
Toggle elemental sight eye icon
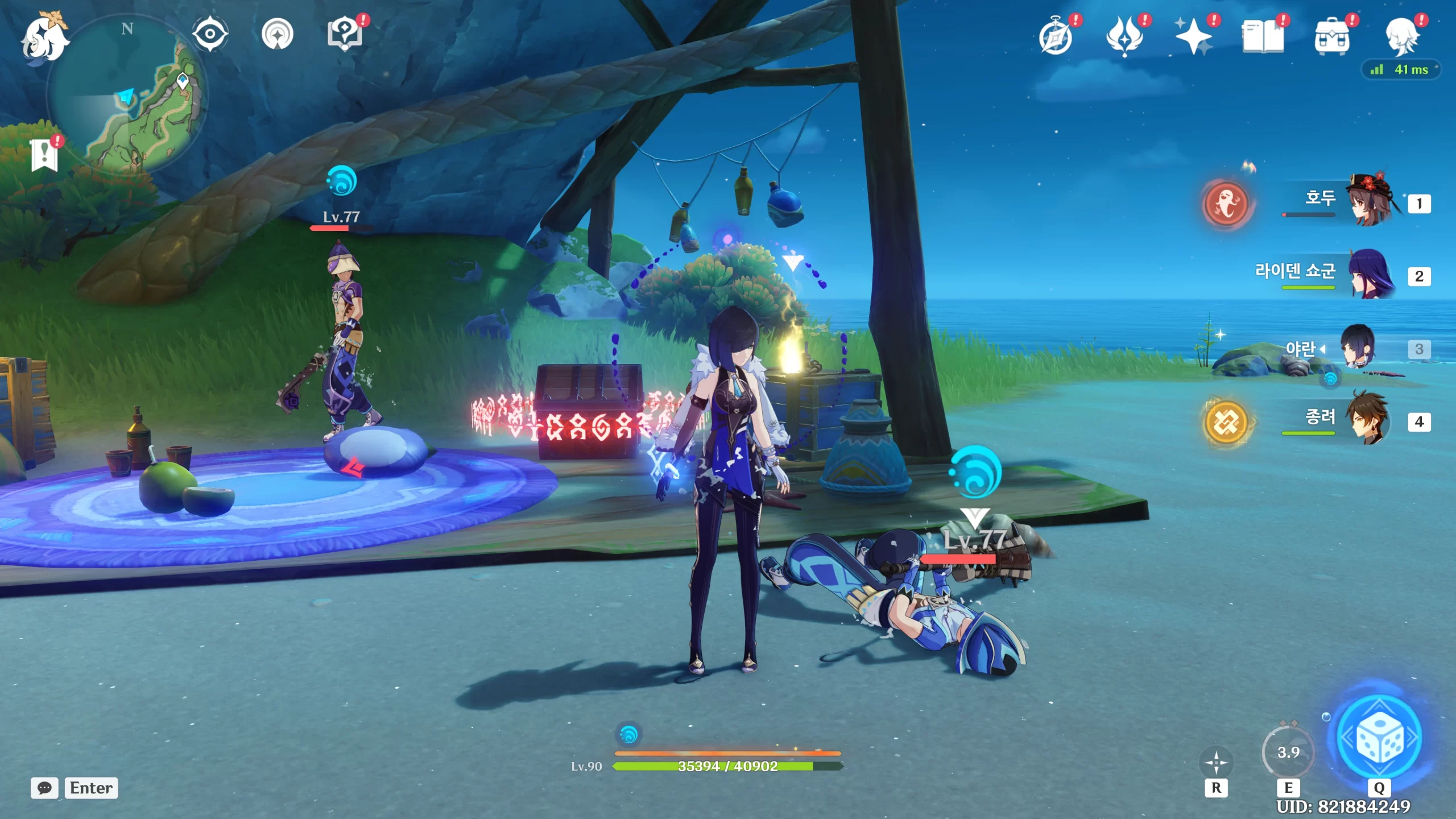coord(210,34)
